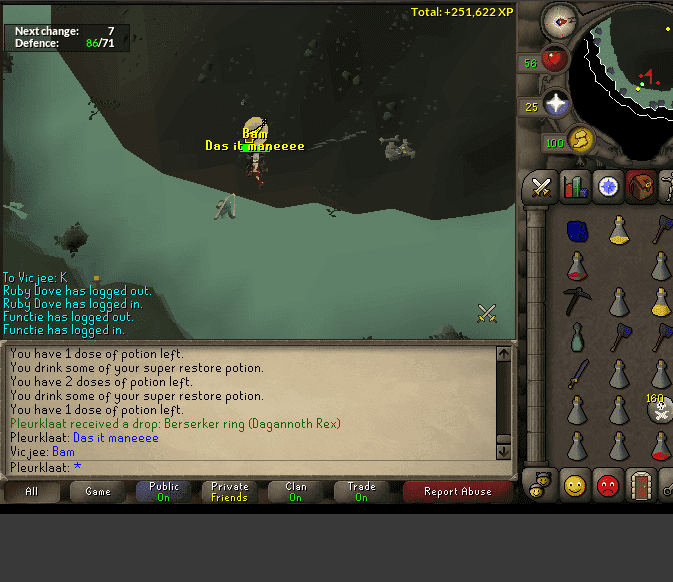Viewport: 673px width, 582px height.
Task: Open the Private chat filter
Action: [x=229, y=491]
